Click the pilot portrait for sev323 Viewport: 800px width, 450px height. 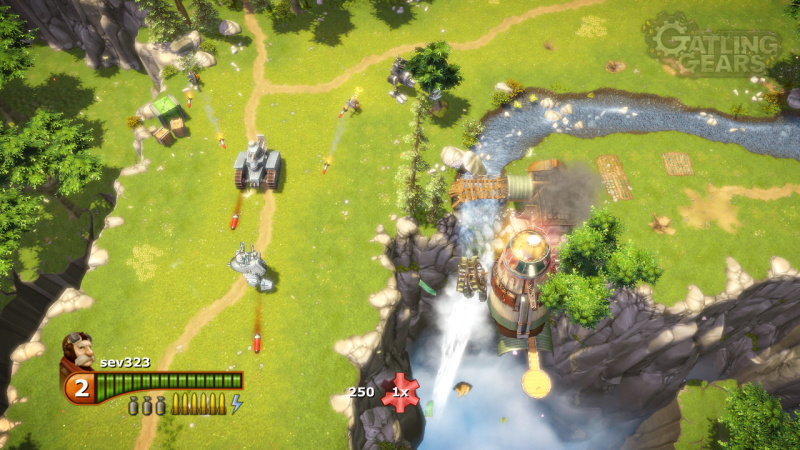[x=79, y=351]
